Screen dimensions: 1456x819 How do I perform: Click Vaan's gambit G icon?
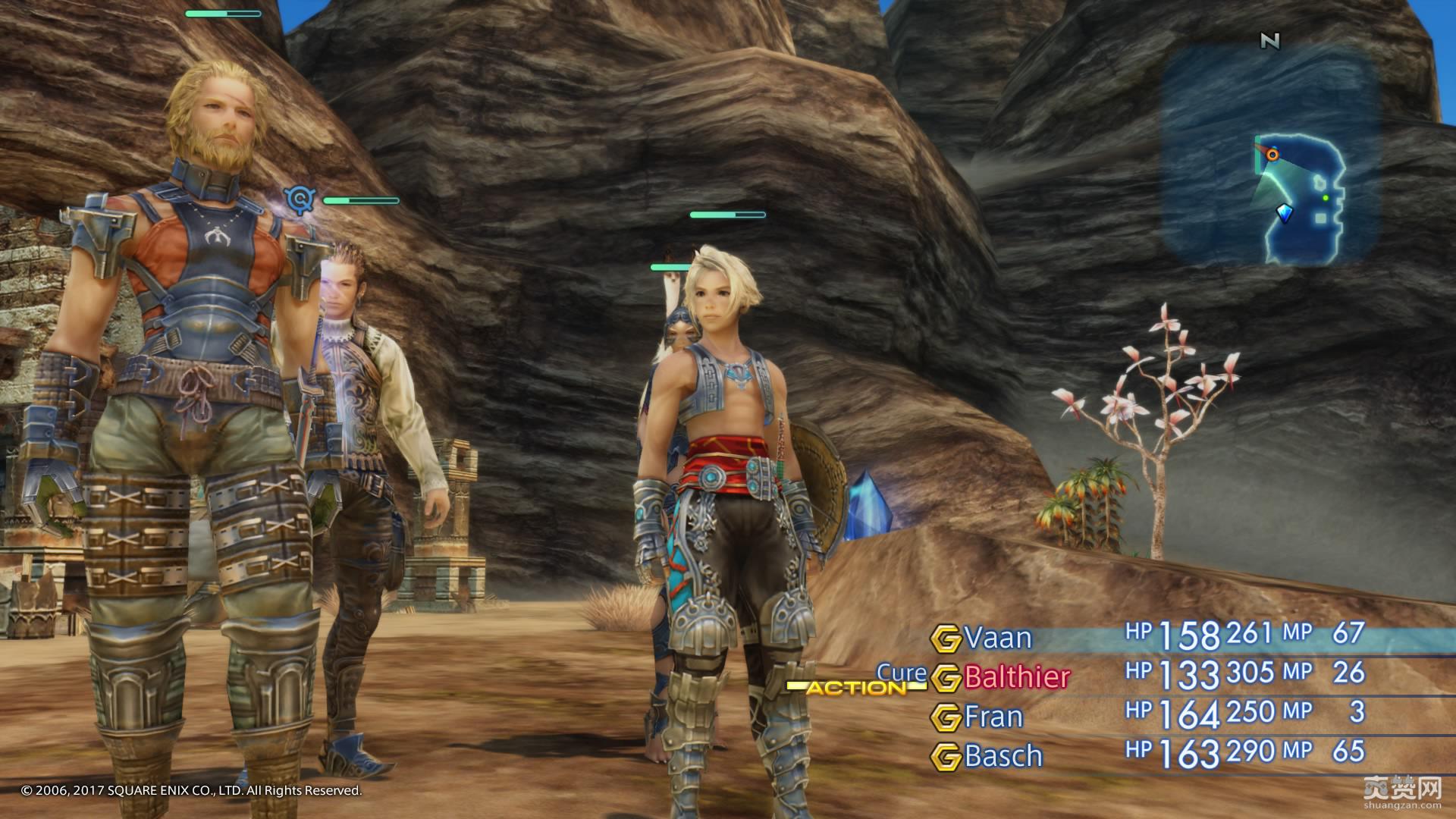point(945,639)
